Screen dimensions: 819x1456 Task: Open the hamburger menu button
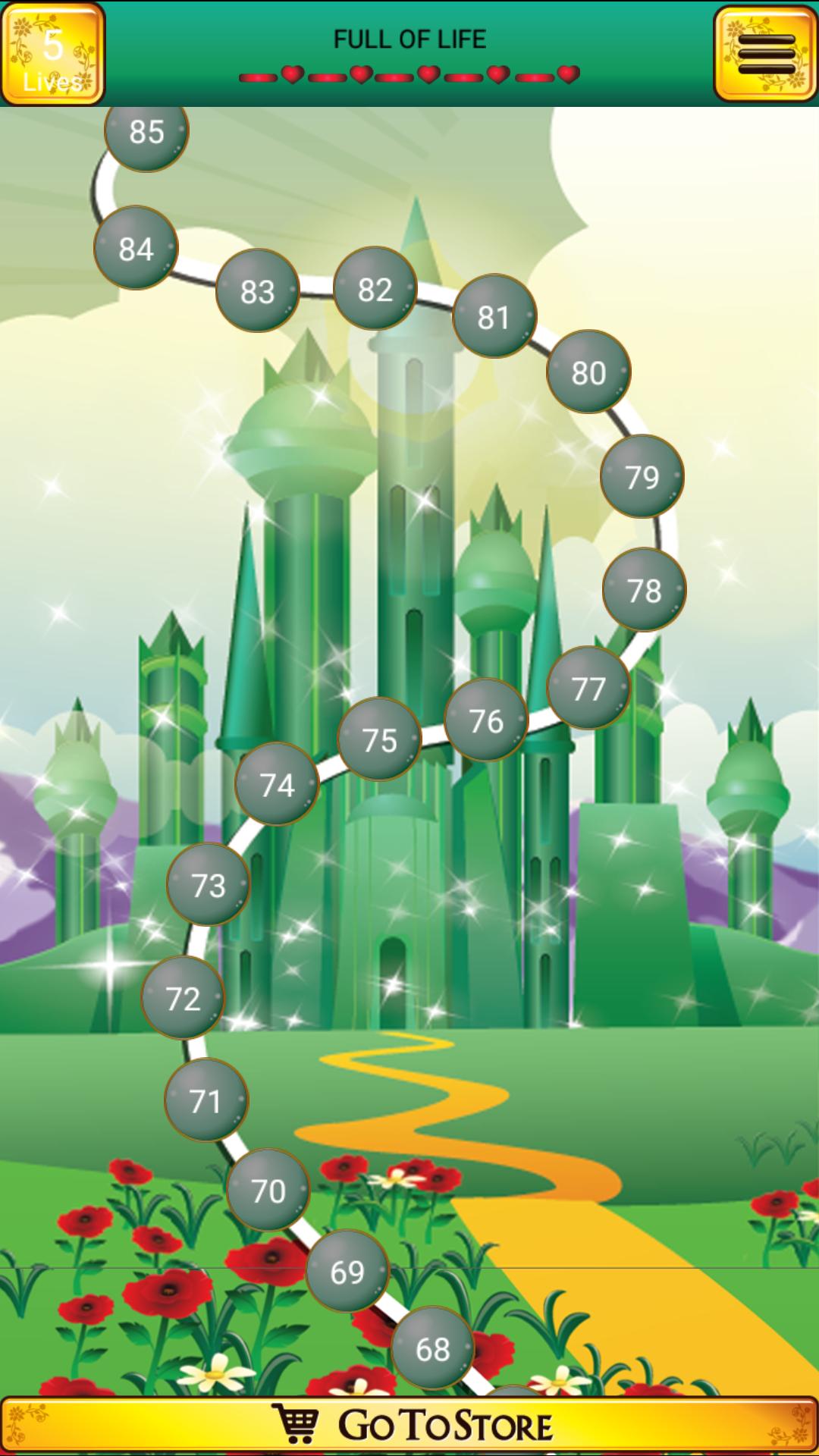[x=765, y=54]
